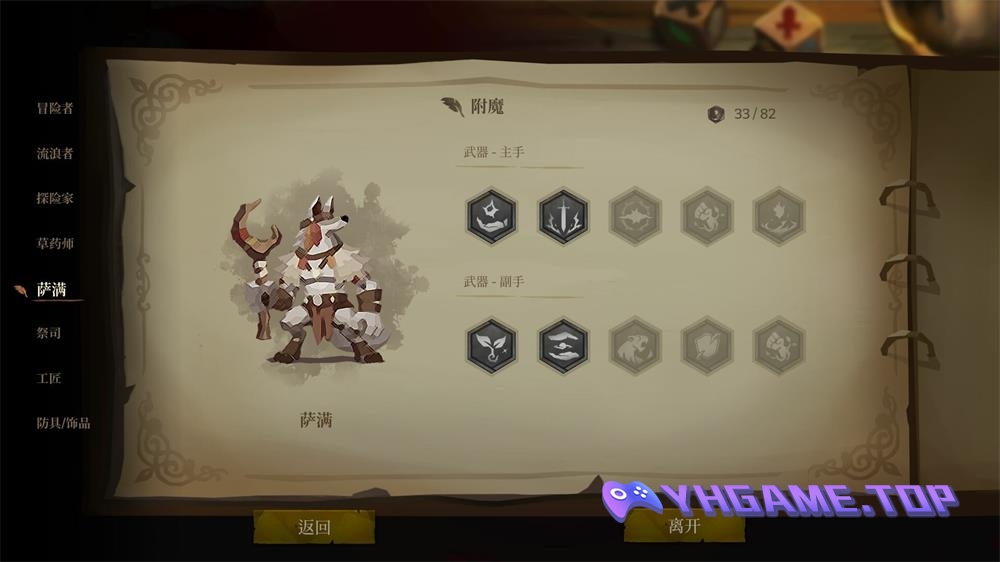The height and width of the screenshot is (562, 1000).
Task: Show the 祭司 enchantments
Action: click(49, 333)
